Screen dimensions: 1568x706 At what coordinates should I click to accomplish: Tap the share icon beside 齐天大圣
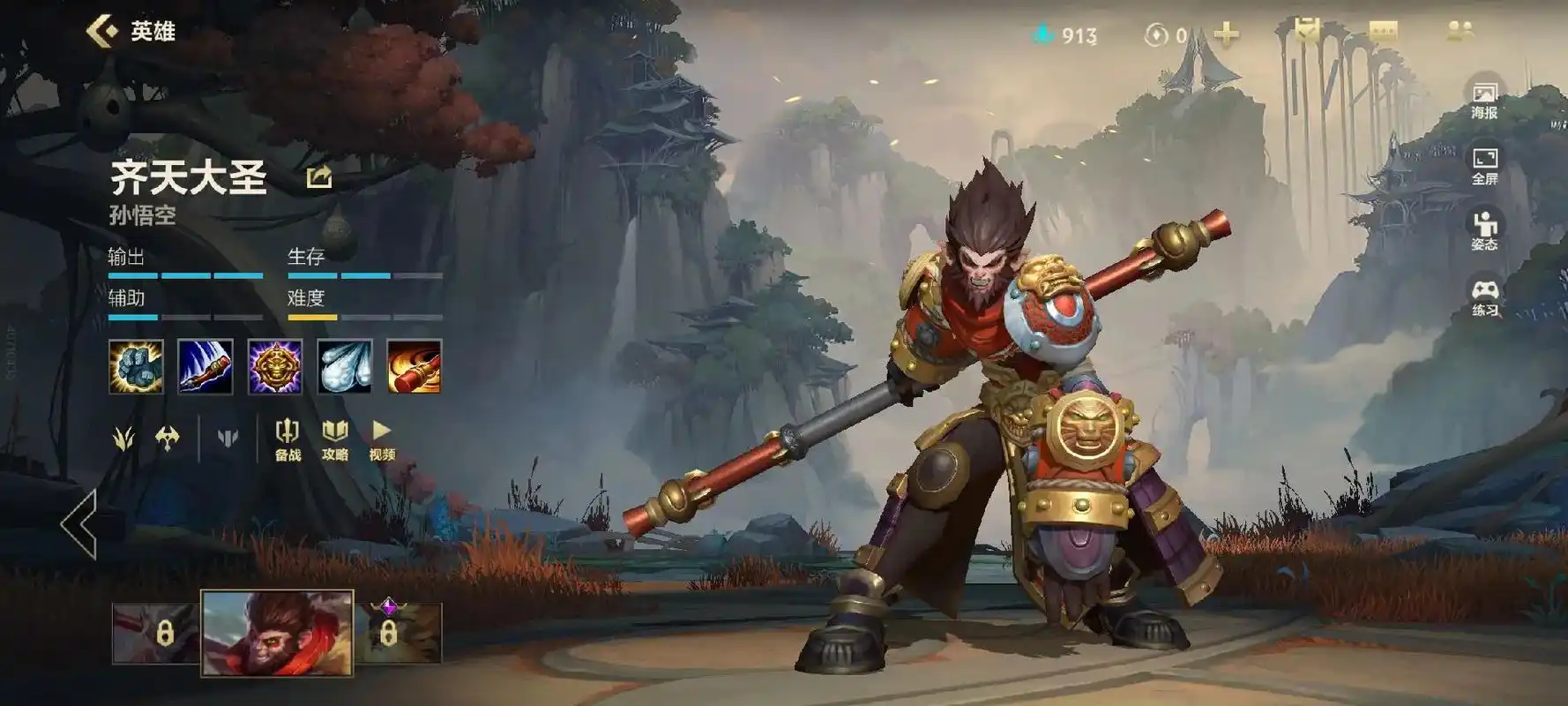[x=318, y=177]
